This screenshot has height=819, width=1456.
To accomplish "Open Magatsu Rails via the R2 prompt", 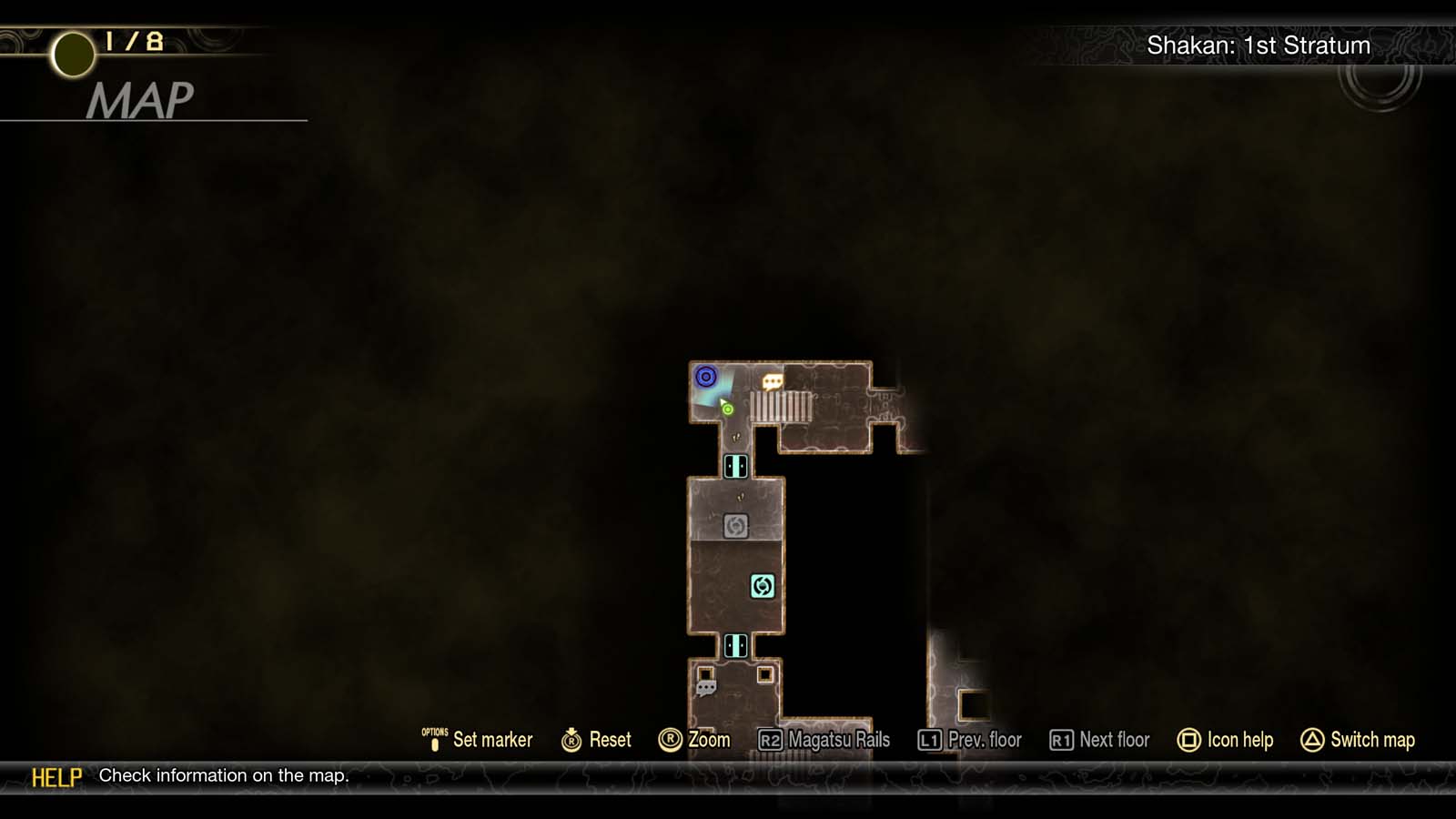I will point(827,740).
